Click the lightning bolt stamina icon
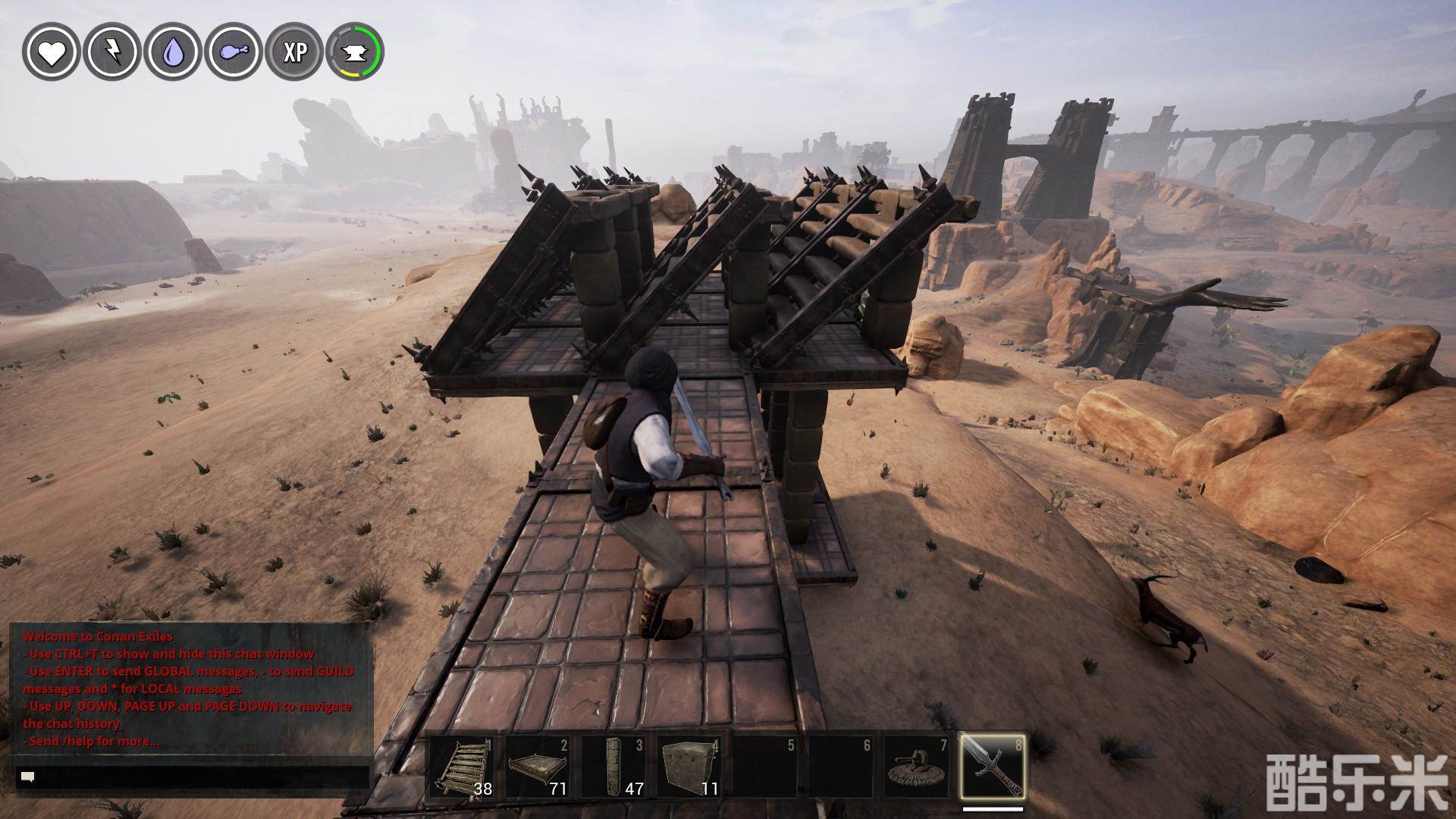 pos(112,52)
